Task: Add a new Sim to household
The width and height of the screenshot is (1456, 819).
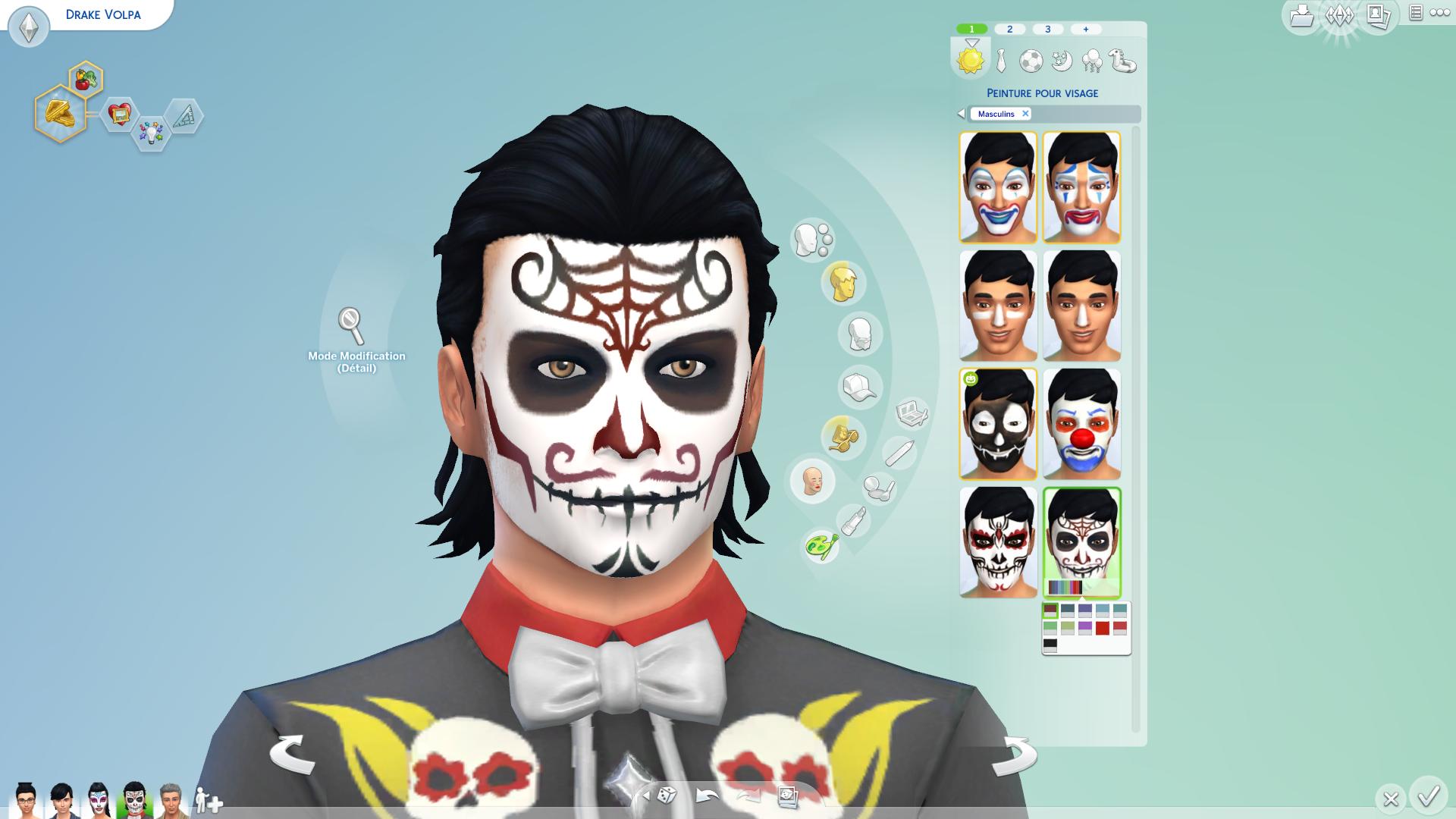Action: (x=207, y=800)
